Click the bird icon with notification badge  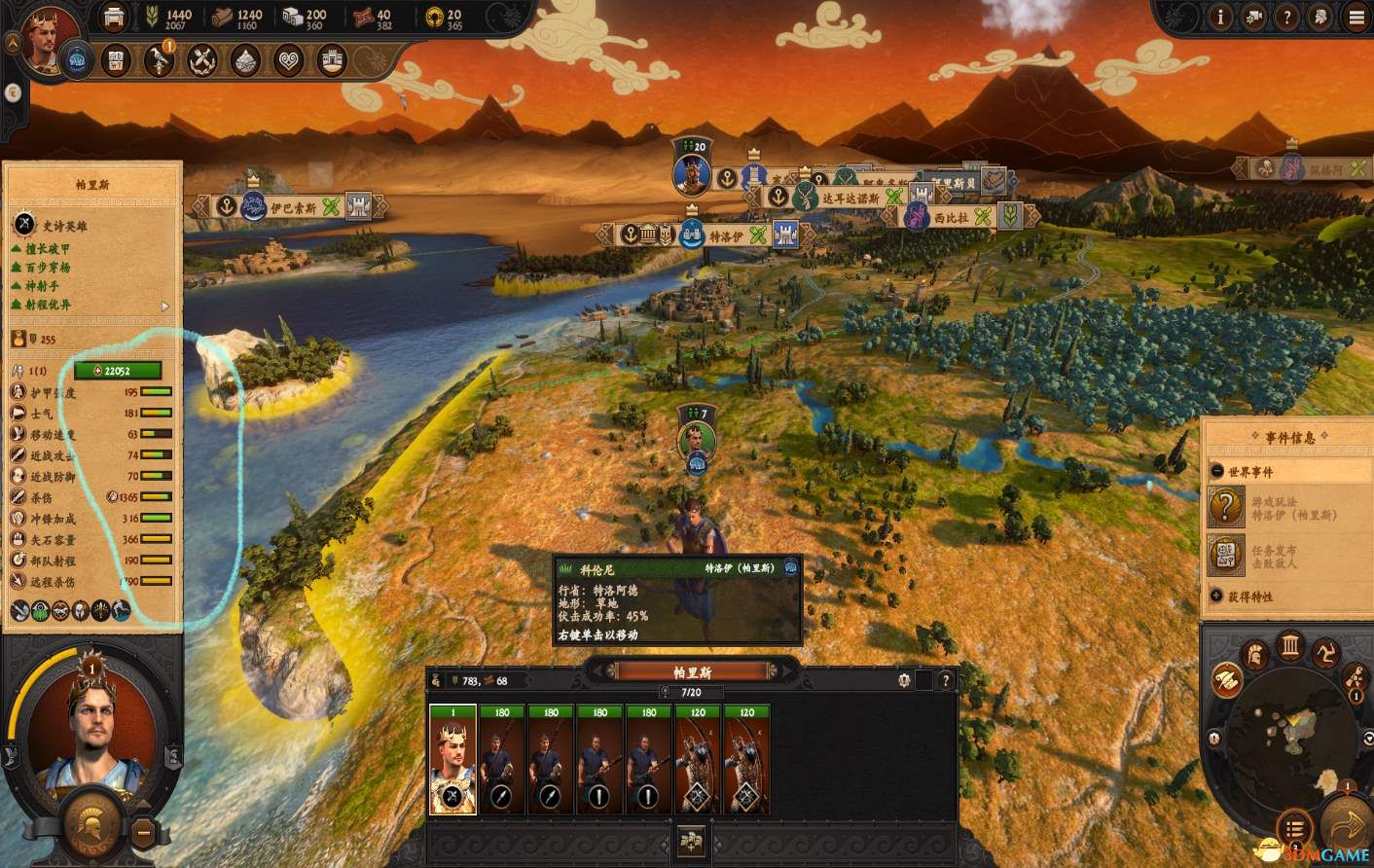click(x=160, y=60)
